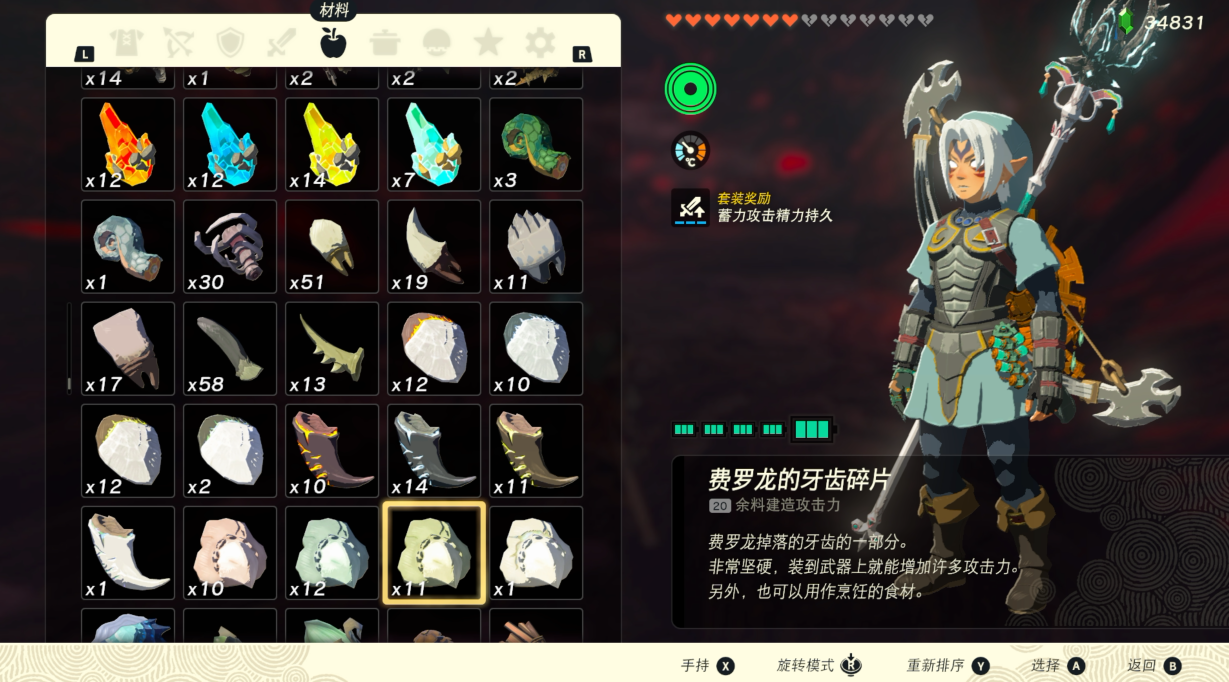Select the green coiled material with x3

[536, 144]
